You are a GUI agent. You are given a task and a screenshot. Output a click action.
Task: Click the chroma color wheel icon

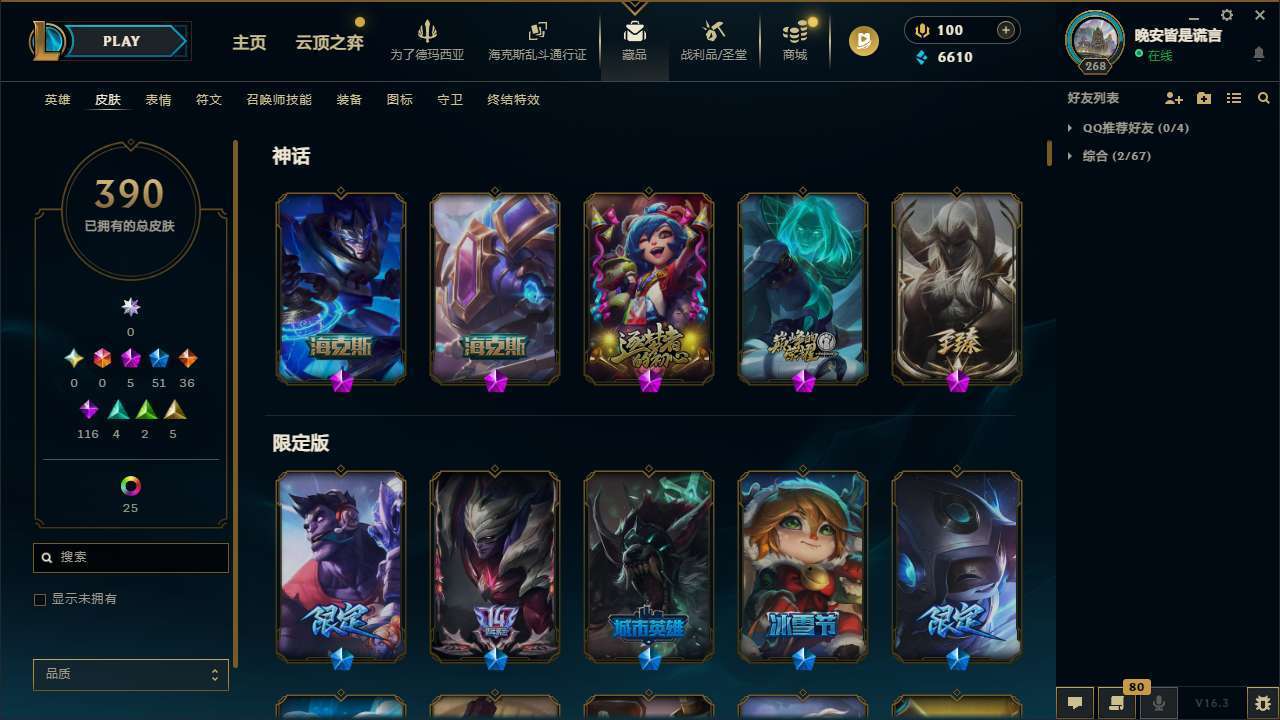[130, 487]
